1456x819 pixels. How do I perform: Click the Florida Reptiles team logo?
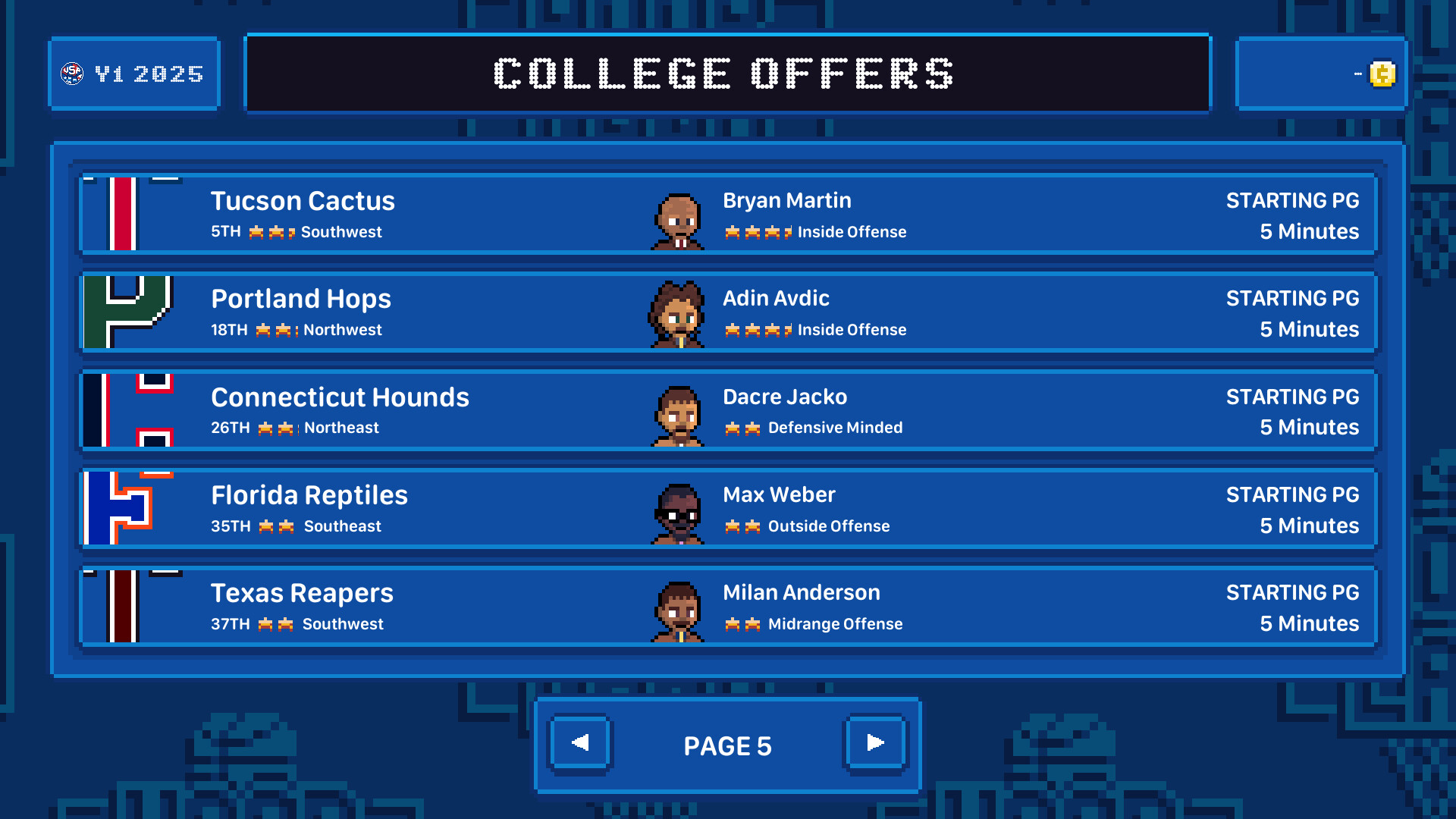pos(129,509)
